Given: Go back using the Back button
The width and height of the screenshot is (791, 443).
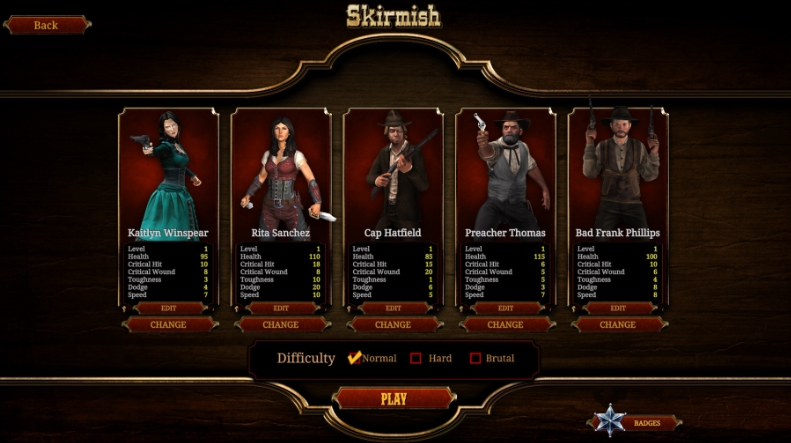Looking at the screenshot, I should [x=46, y=25].
